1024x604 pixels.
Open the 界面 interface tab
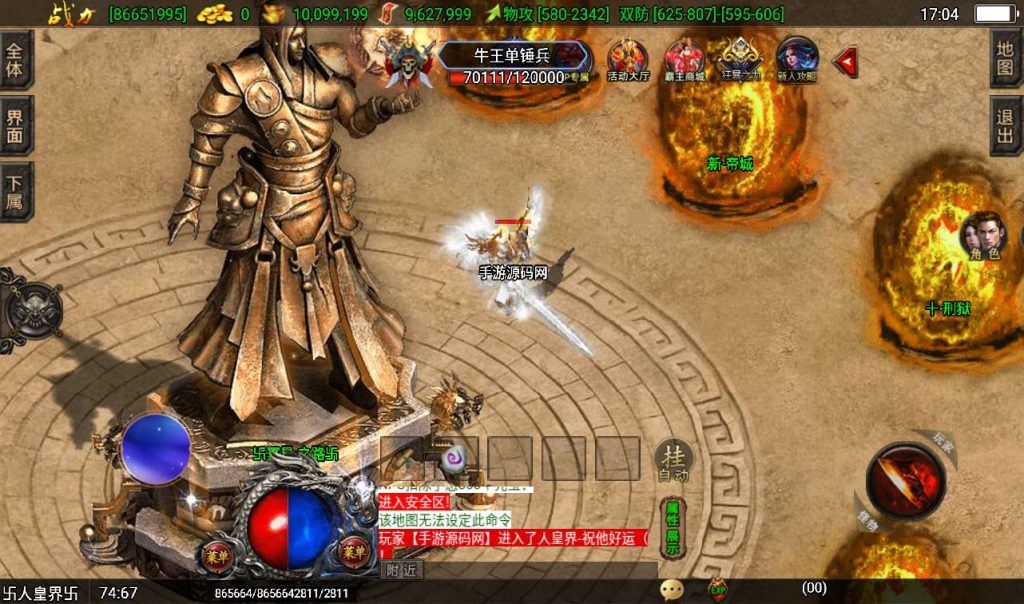coord(16,126)
